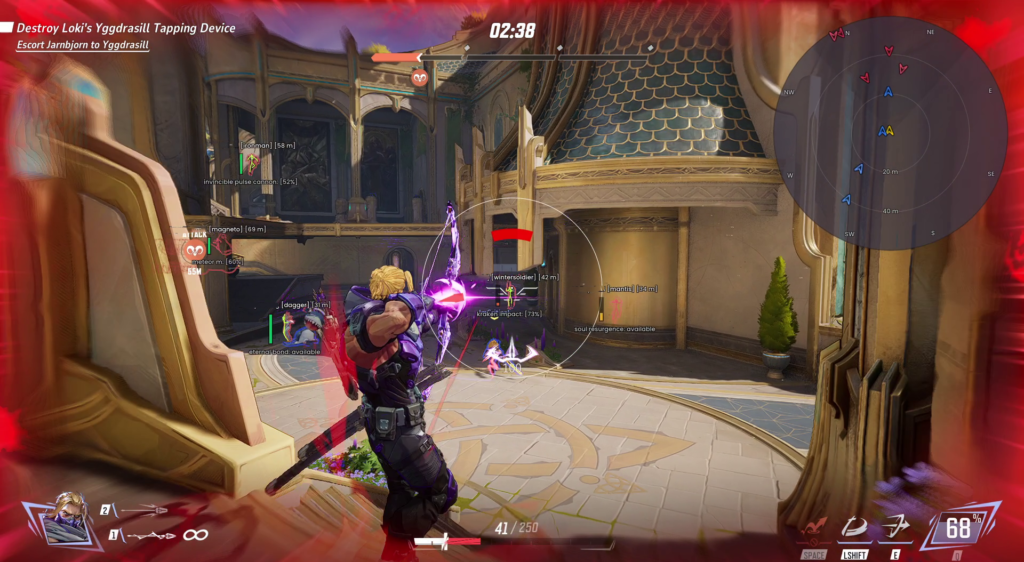Select the Escort Jarnbjorn to Yggdrasill objective

[x=83, y=45]
